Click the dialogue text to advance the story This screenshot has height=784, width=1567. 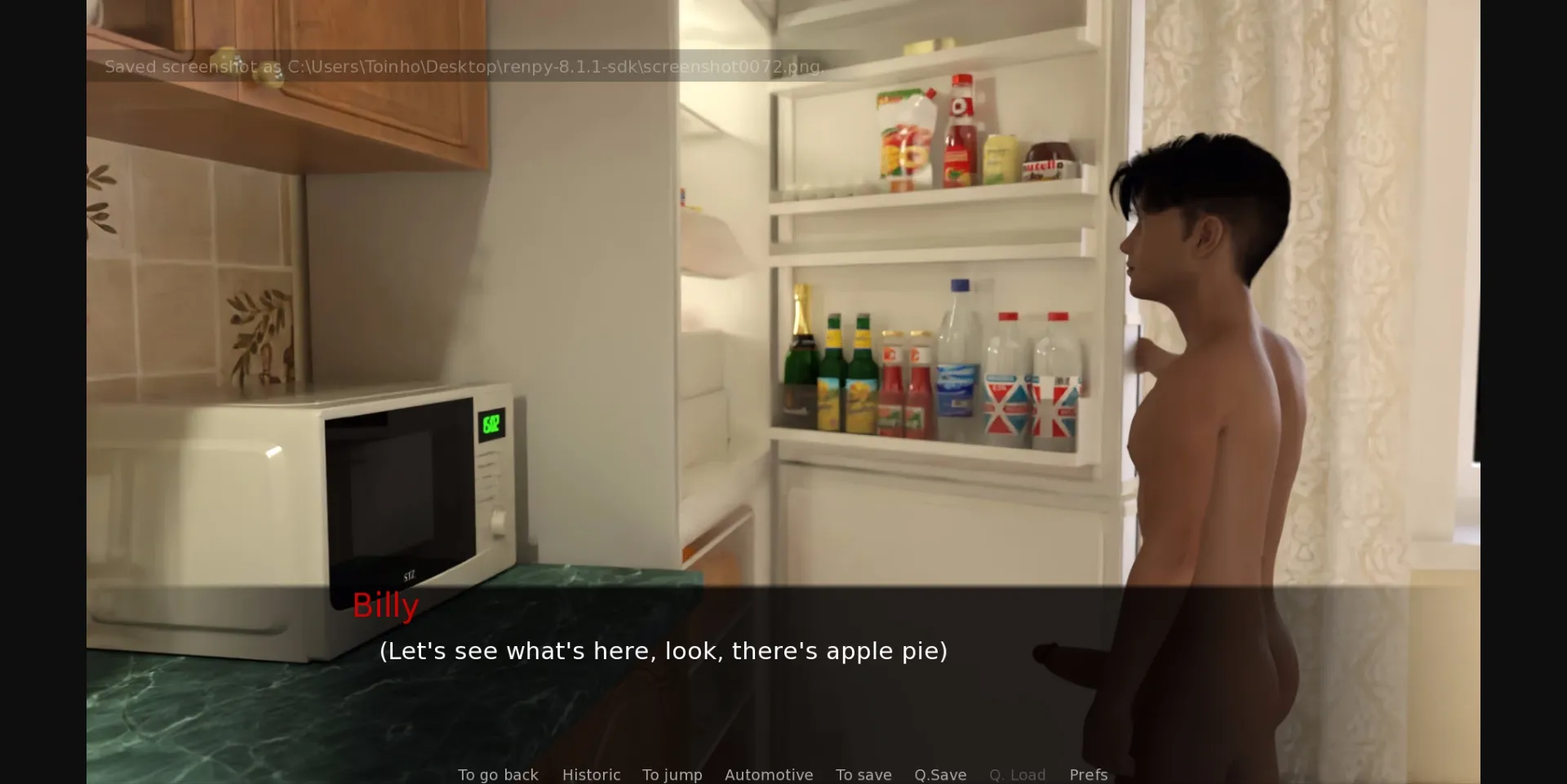[663, 651]
